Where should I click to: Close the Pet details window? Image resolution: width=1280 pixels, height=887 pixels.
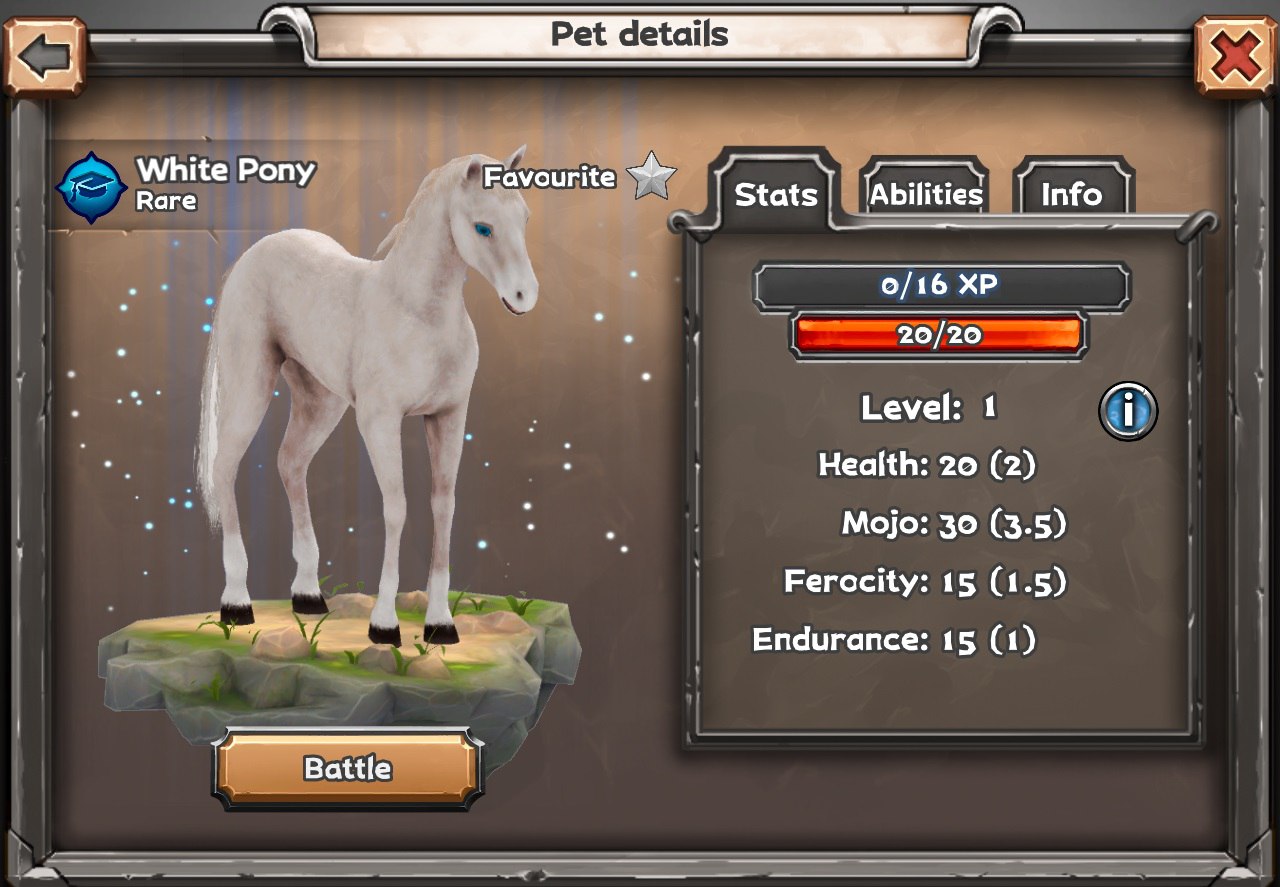[1235, 57]
